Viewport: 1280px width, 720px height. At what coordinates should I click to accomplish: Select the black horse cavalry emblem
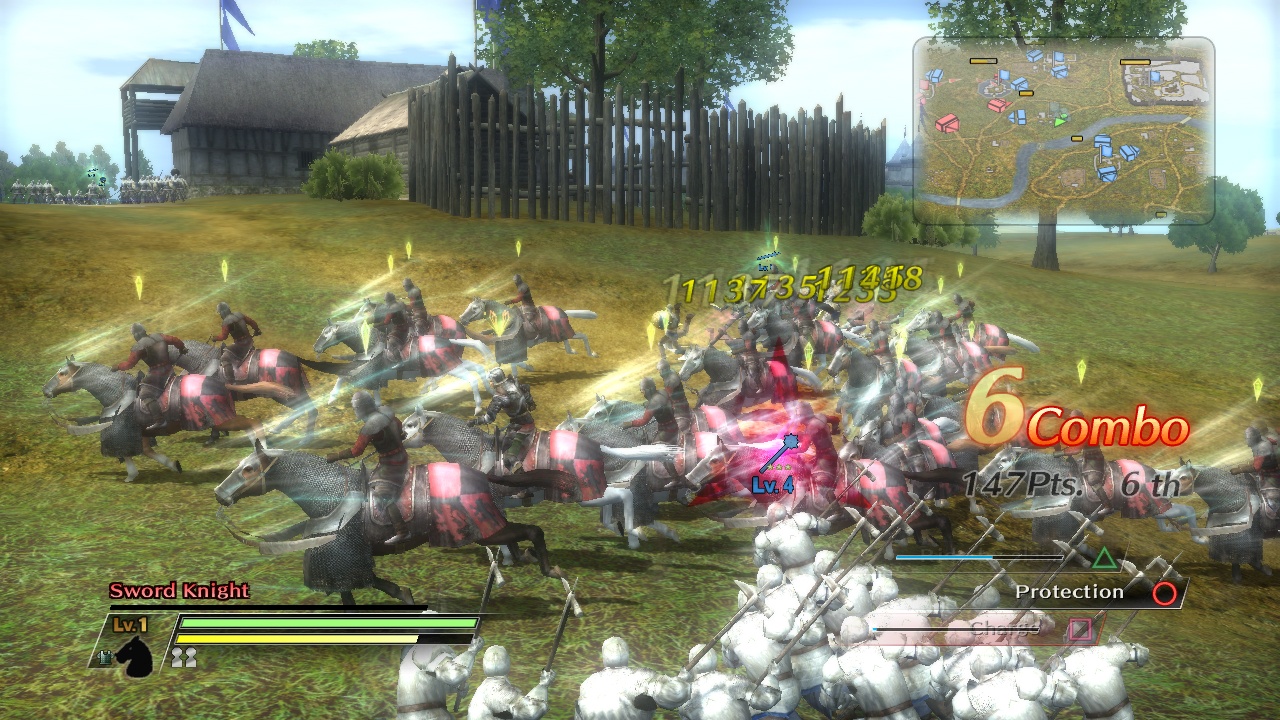point(136,660)
